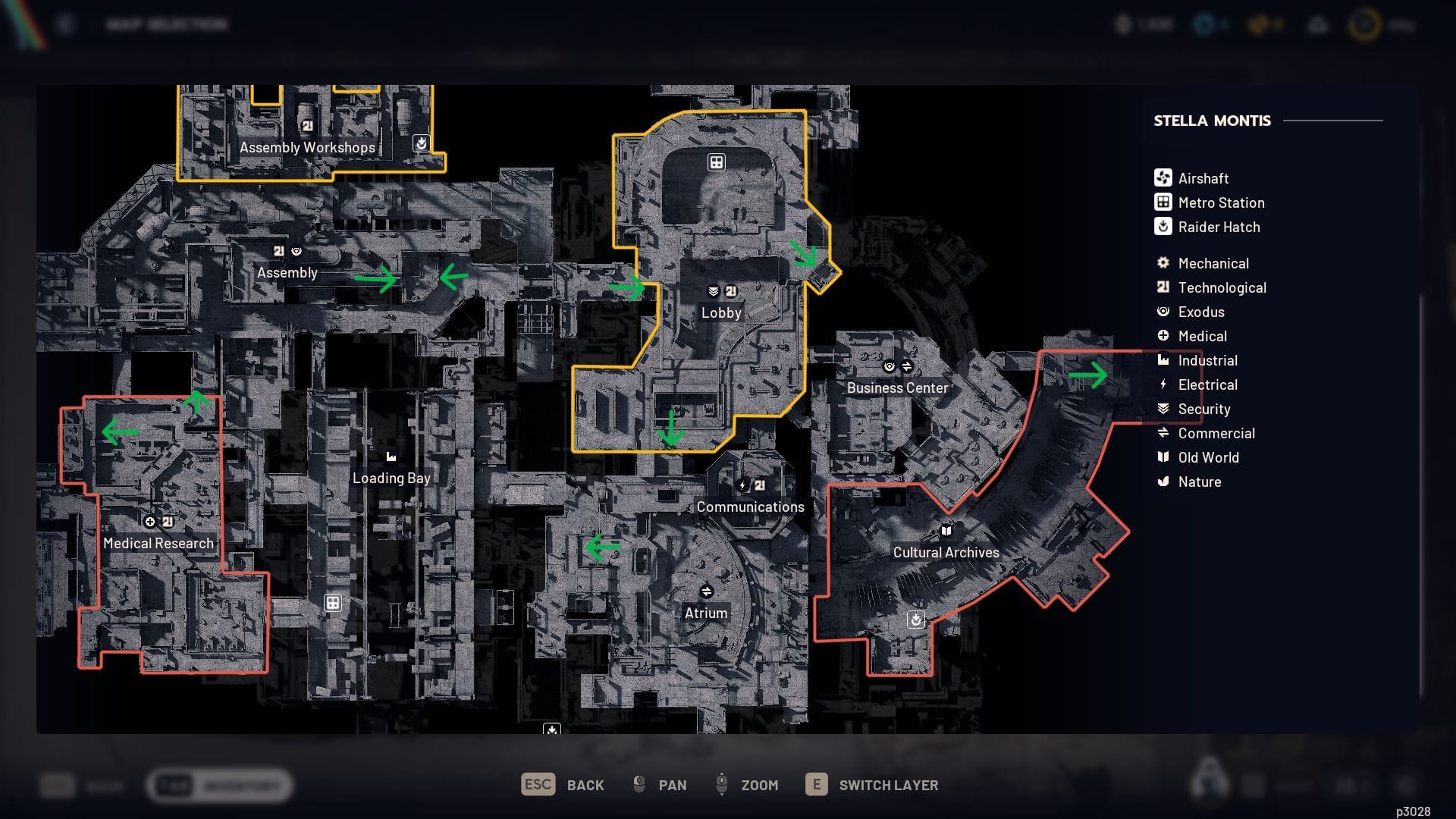The width and height of the screenshot is (1456, 819).
Task: Select the Medical cross icon in the legend
Action: (1162, 336)
